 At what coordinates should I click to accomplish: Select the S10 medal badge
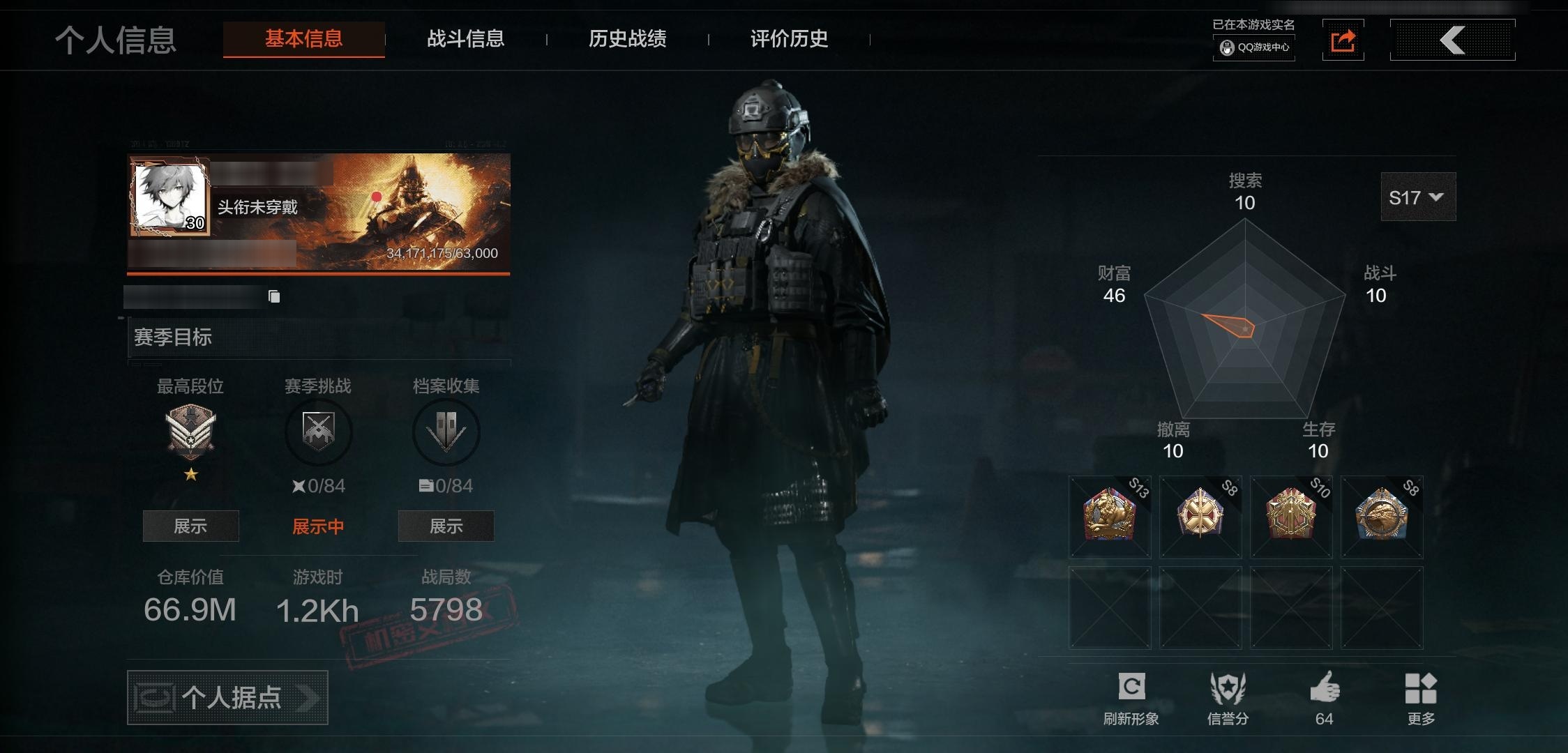(x=1290, y=517)
